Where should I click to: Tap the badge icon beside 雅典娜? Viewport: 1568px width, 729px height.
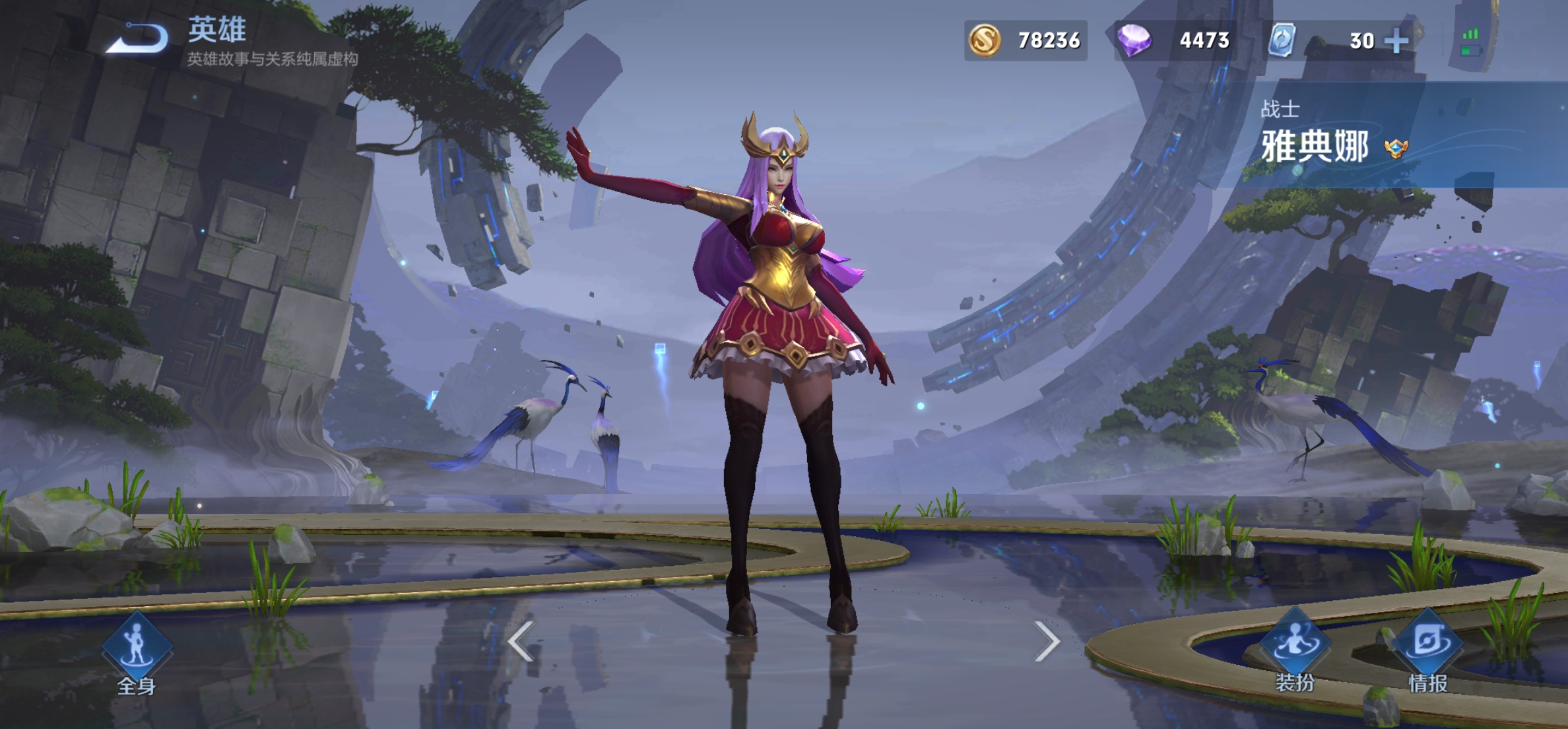(x=1396, y=149)
